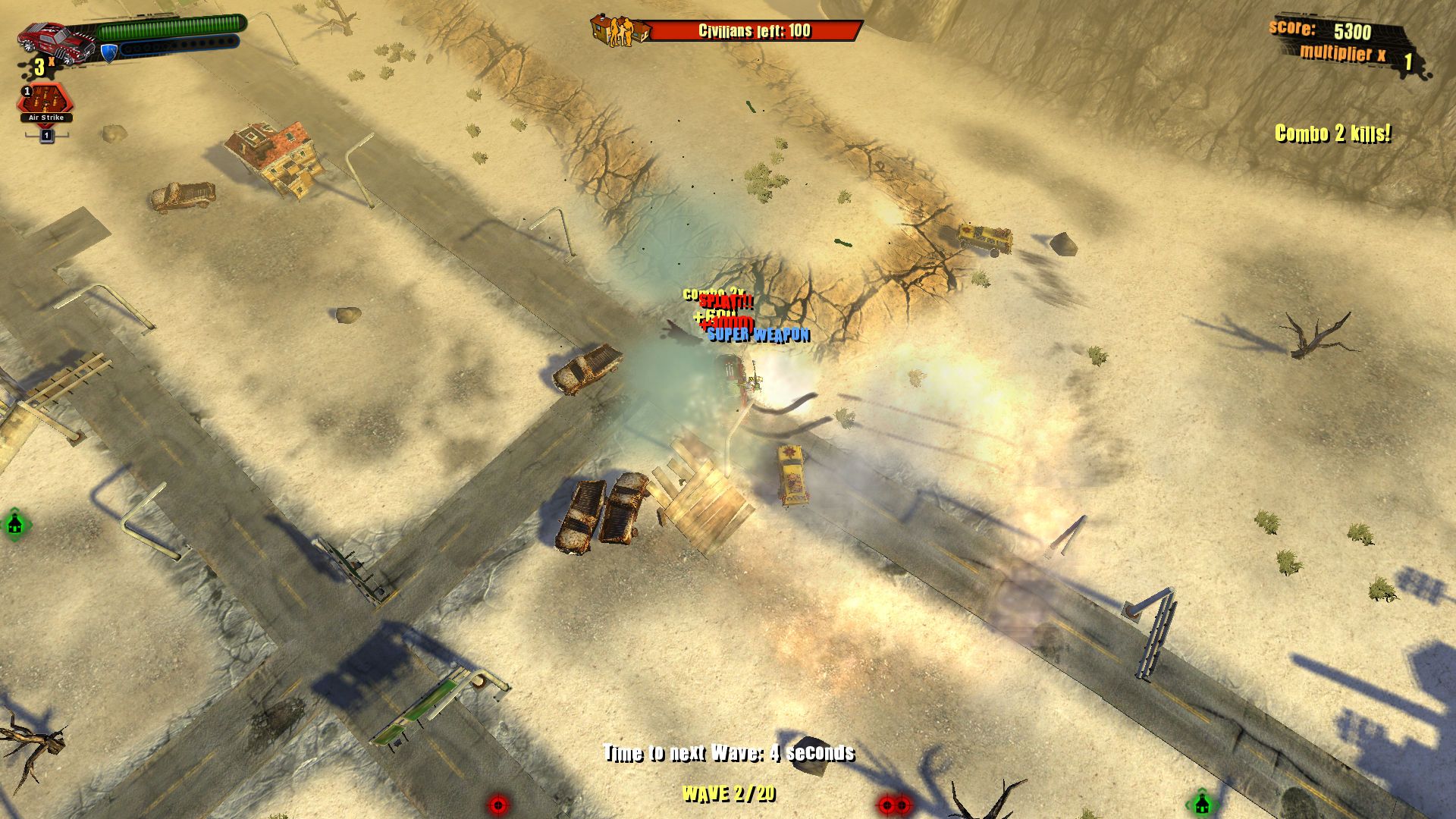Screen dimensions: 1456x819
Task: Select the WAVE 2/20 indicator
Action: [x=729, y=794]
